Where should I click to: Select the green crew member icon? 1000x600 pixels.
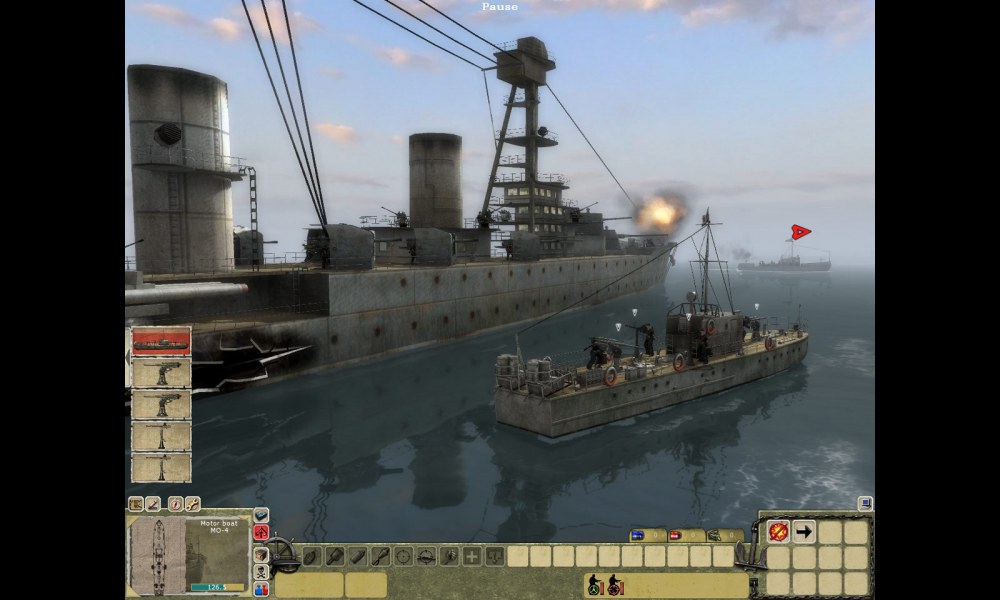coord(593,585)
